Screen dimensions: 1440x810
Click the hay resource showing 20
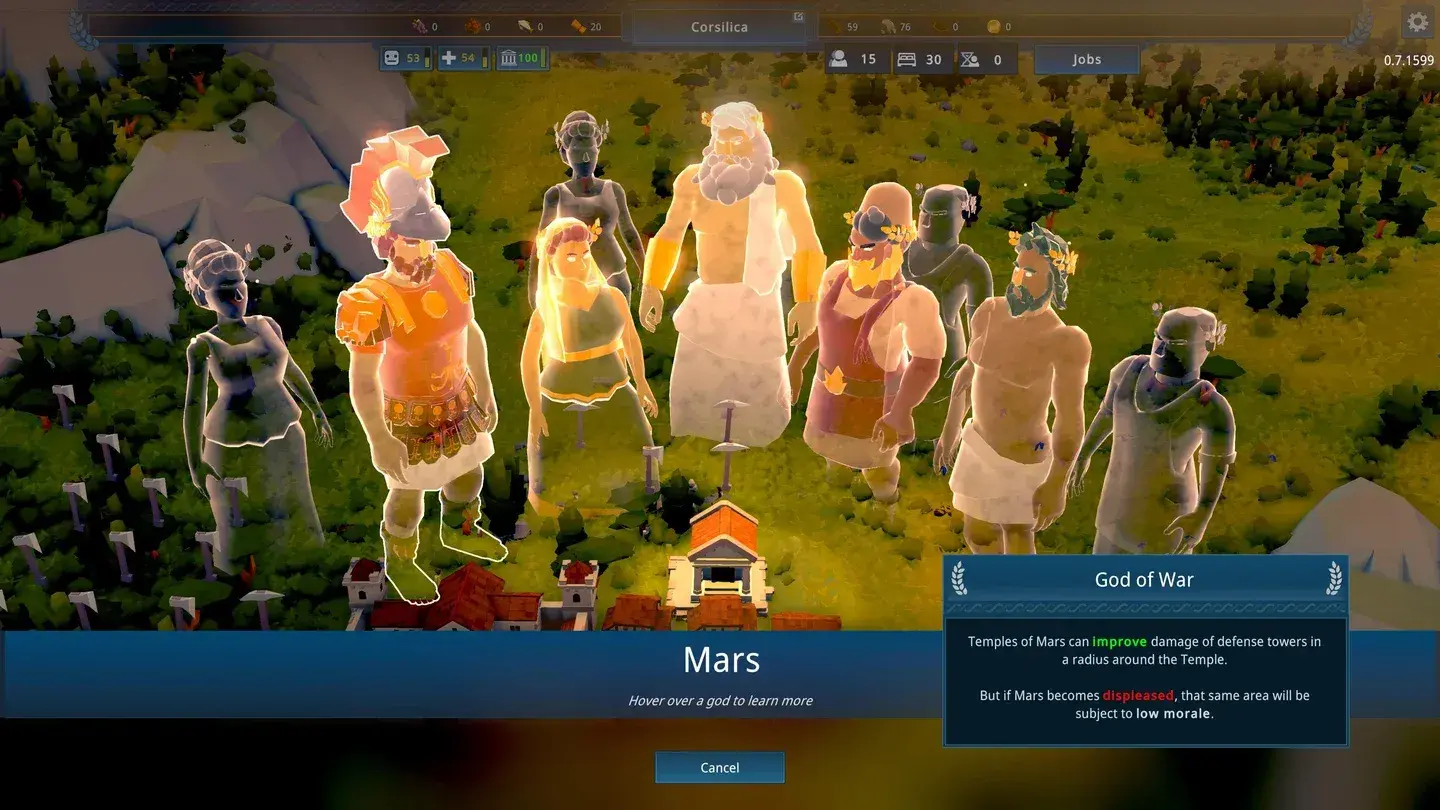tap(578, 27)
